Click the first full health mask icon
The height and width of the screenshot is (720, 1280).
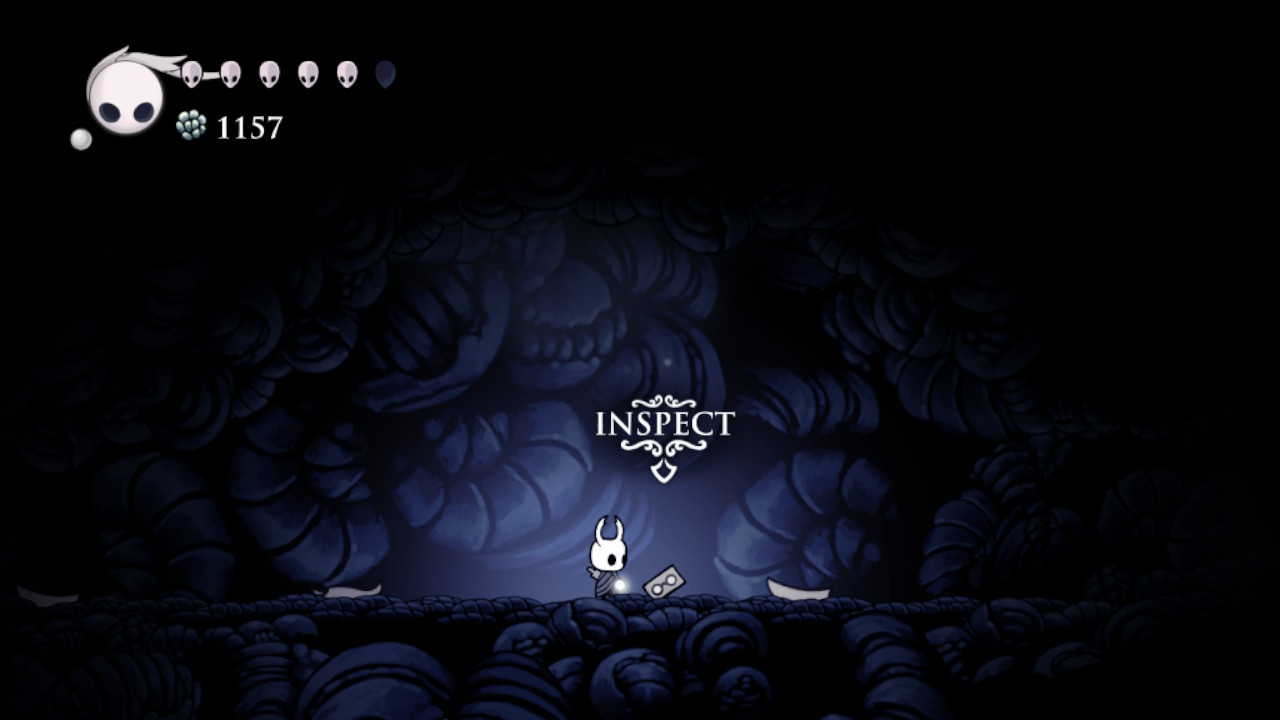192,74
